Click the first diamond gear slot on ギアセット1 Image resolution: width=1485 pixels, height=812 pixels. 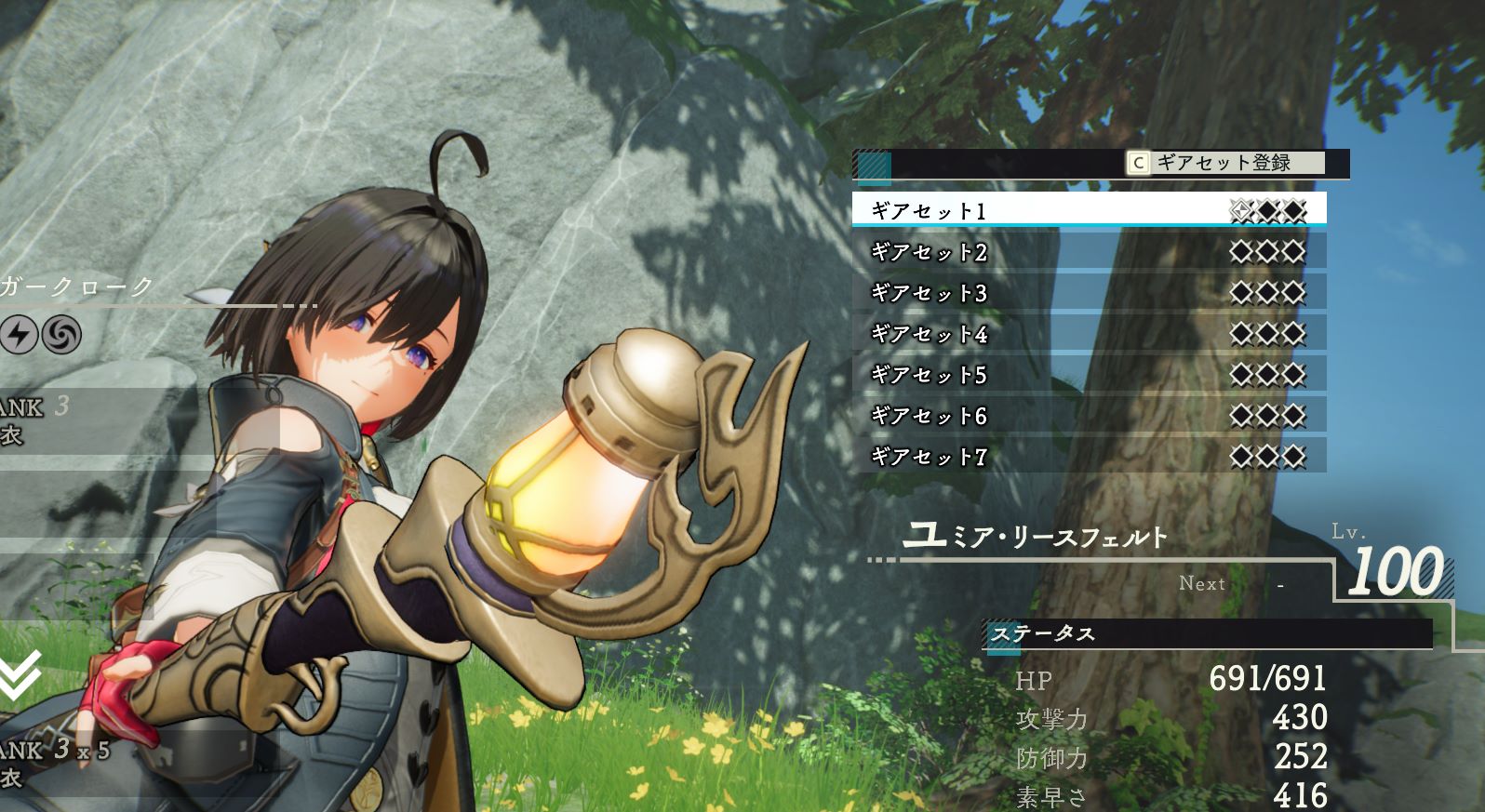click(1238, 212)
